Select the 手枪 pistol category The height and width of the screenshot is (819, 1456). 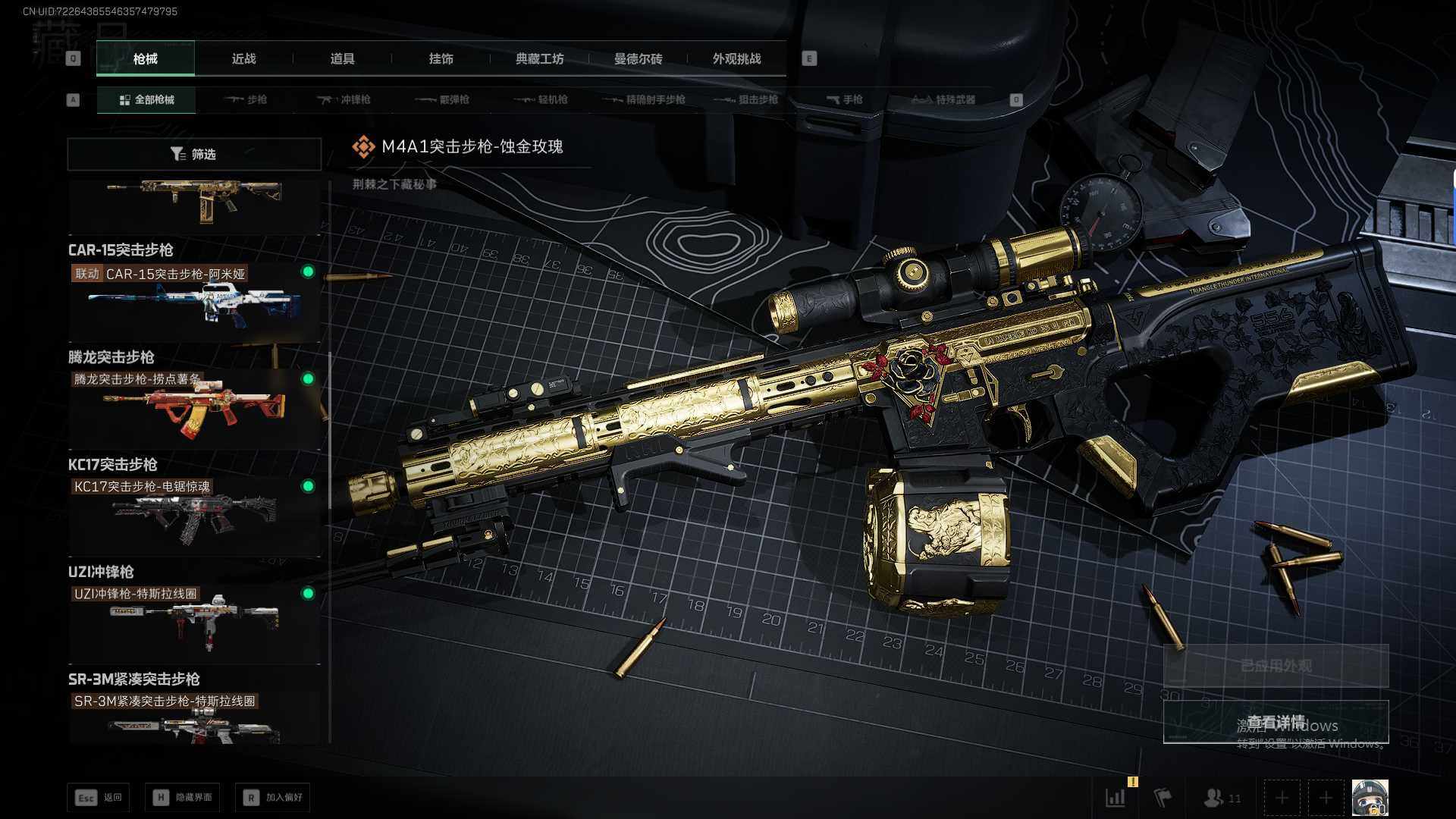point(845,99)
